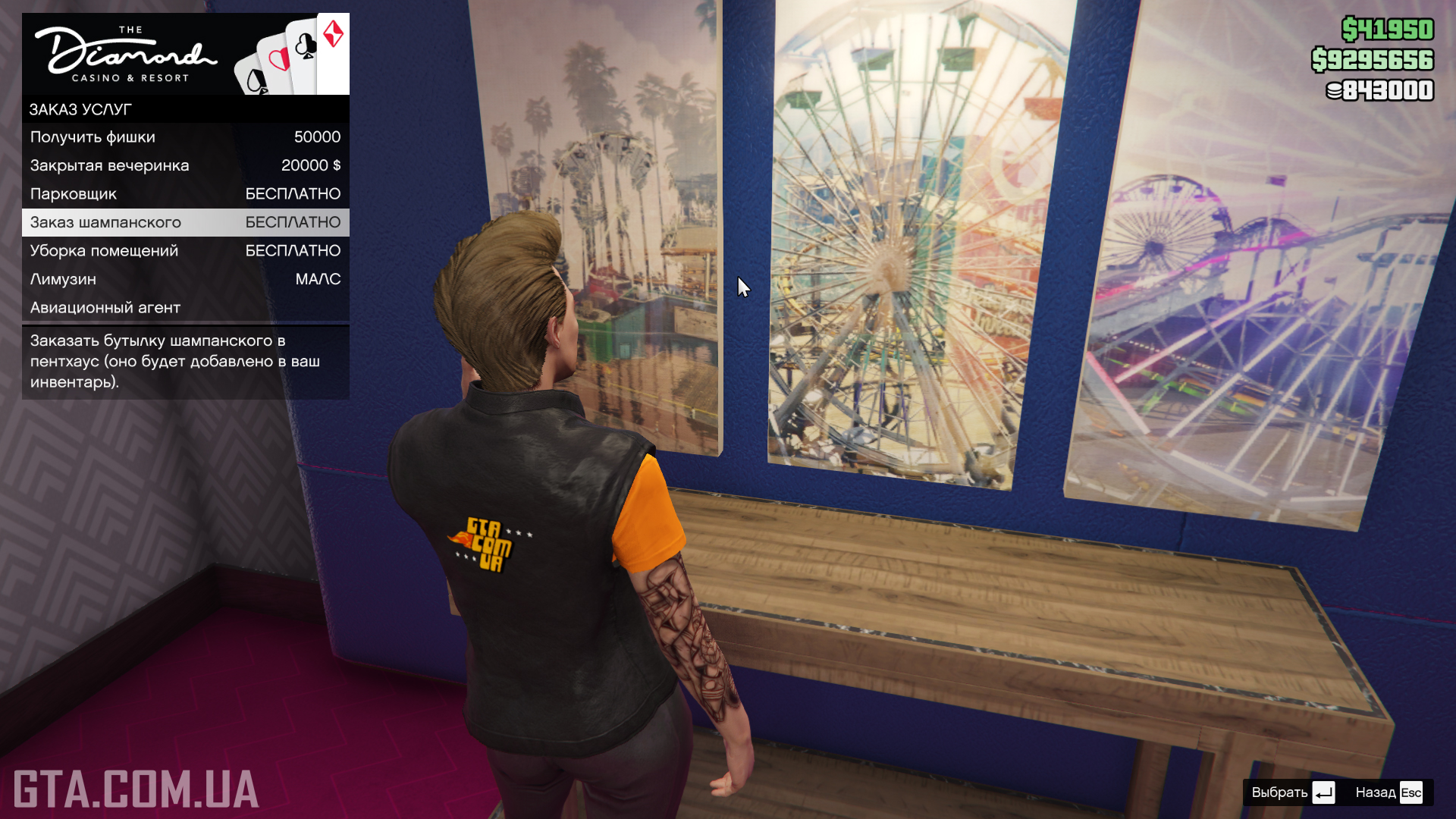1456x819 pixels.
Task: Open the "Авиационный агент" entry
Action: [x=185, y=308]
